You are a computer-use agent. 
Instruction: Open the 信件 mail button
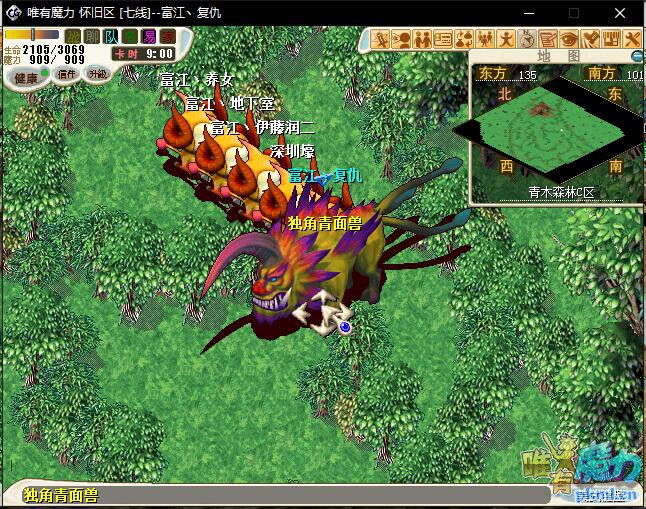tap(66, 75)
